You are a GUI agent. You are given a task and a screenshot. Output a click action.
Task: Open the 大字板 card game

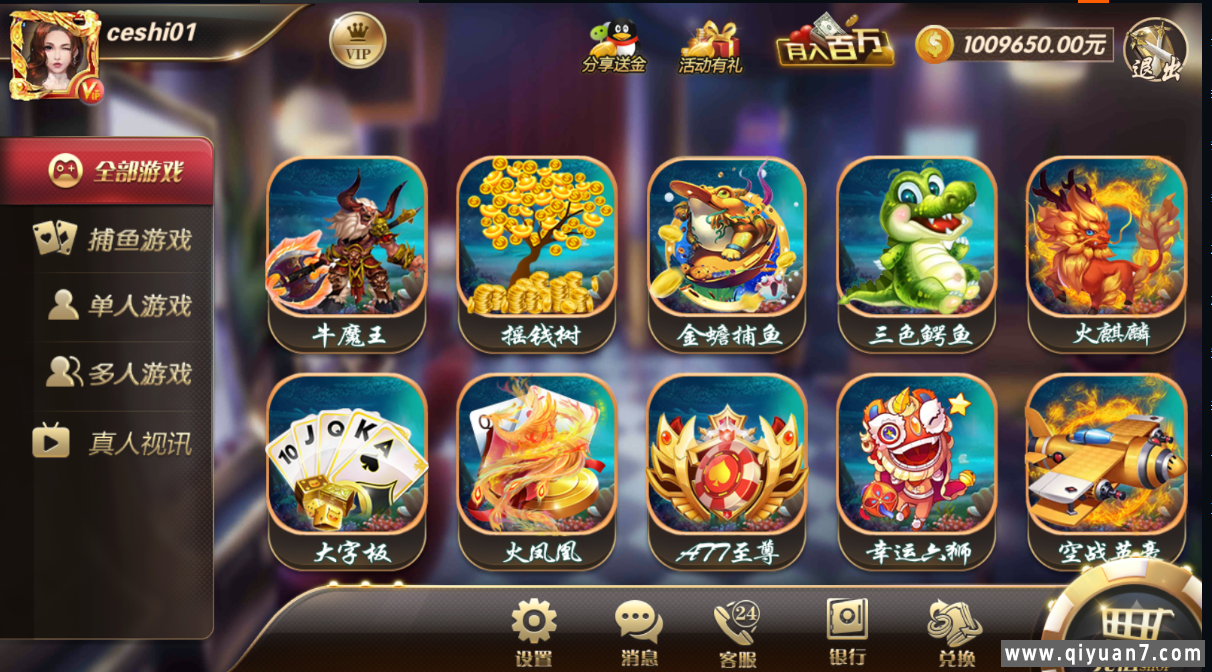tap(347, 468)
